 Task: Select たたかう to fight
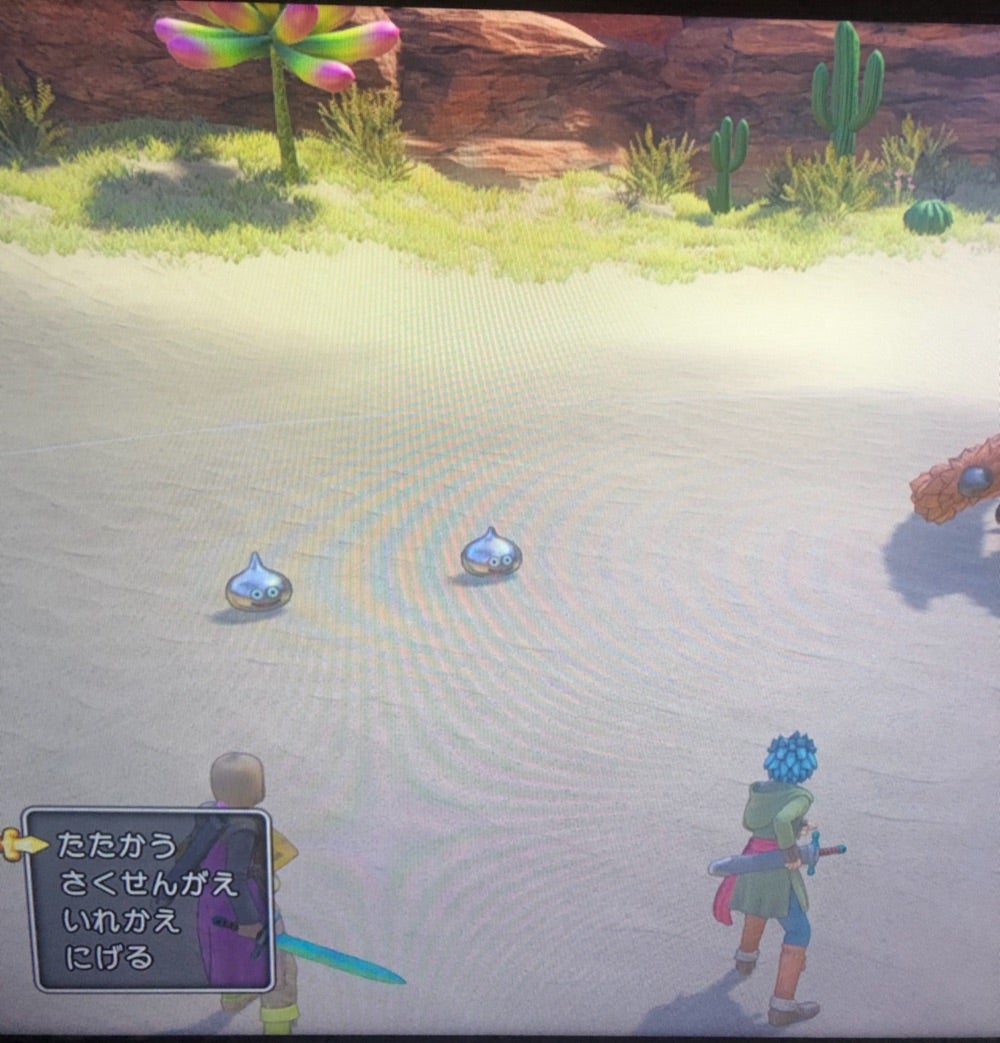(x=116, y=845)
